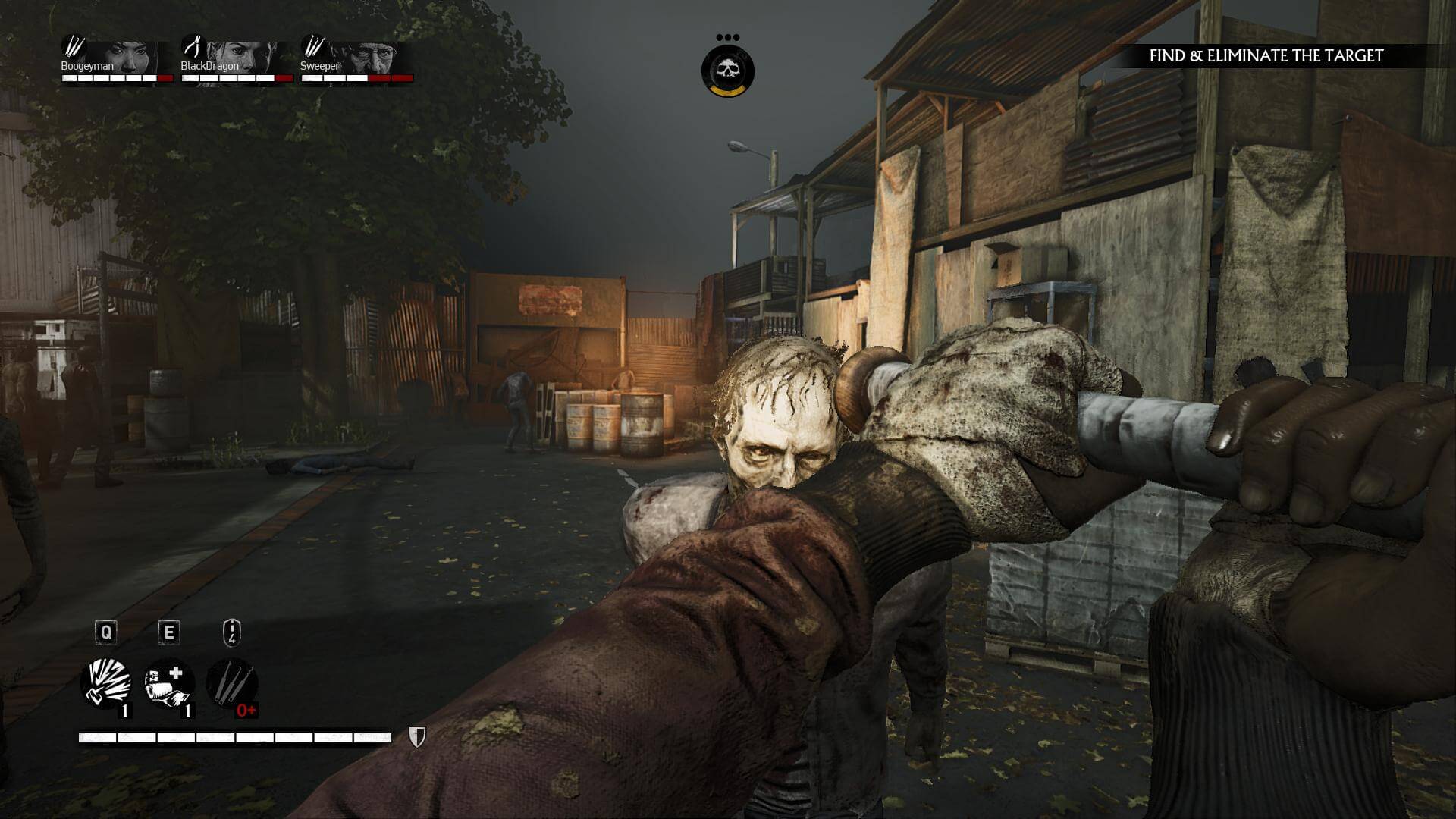Select the lockpicks item icon
Viewport: 1456px width, 819px height.
[231, 682]
